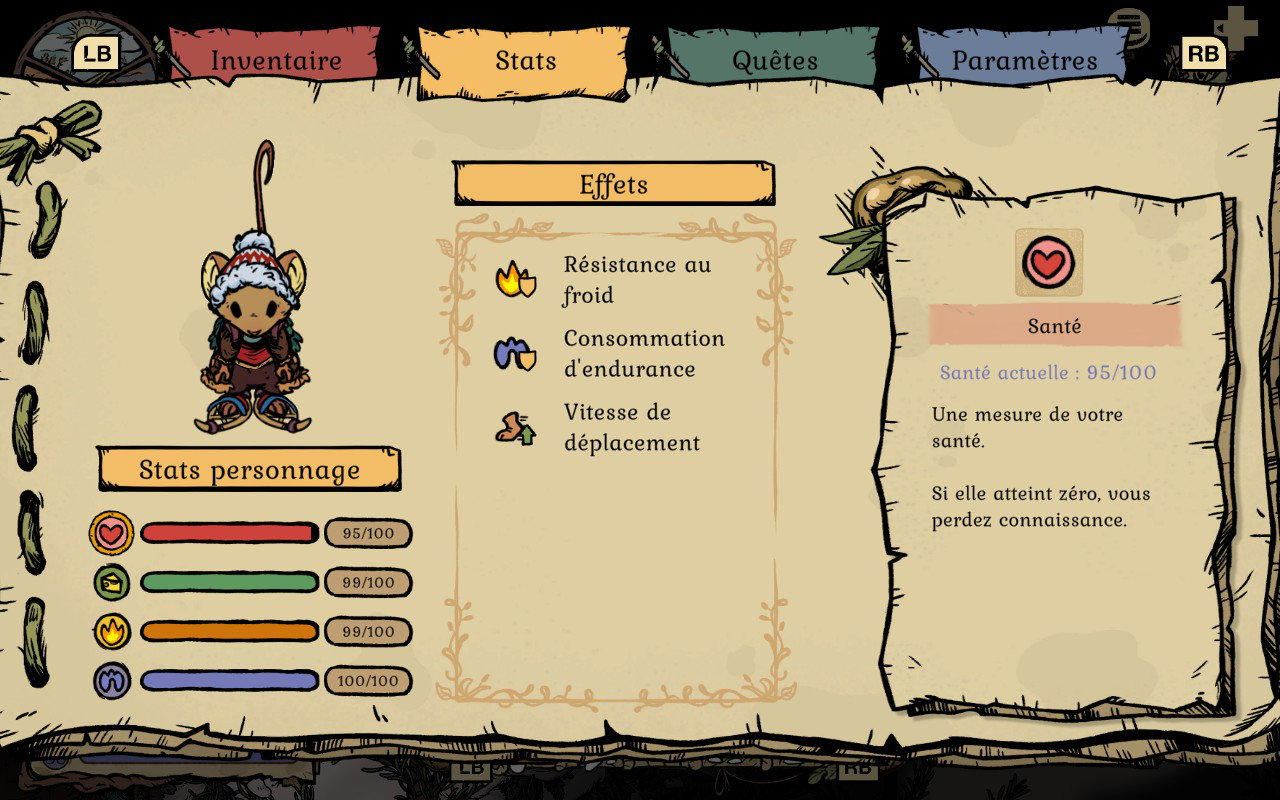Go to the Paramètres tab

pos(1024,60)
